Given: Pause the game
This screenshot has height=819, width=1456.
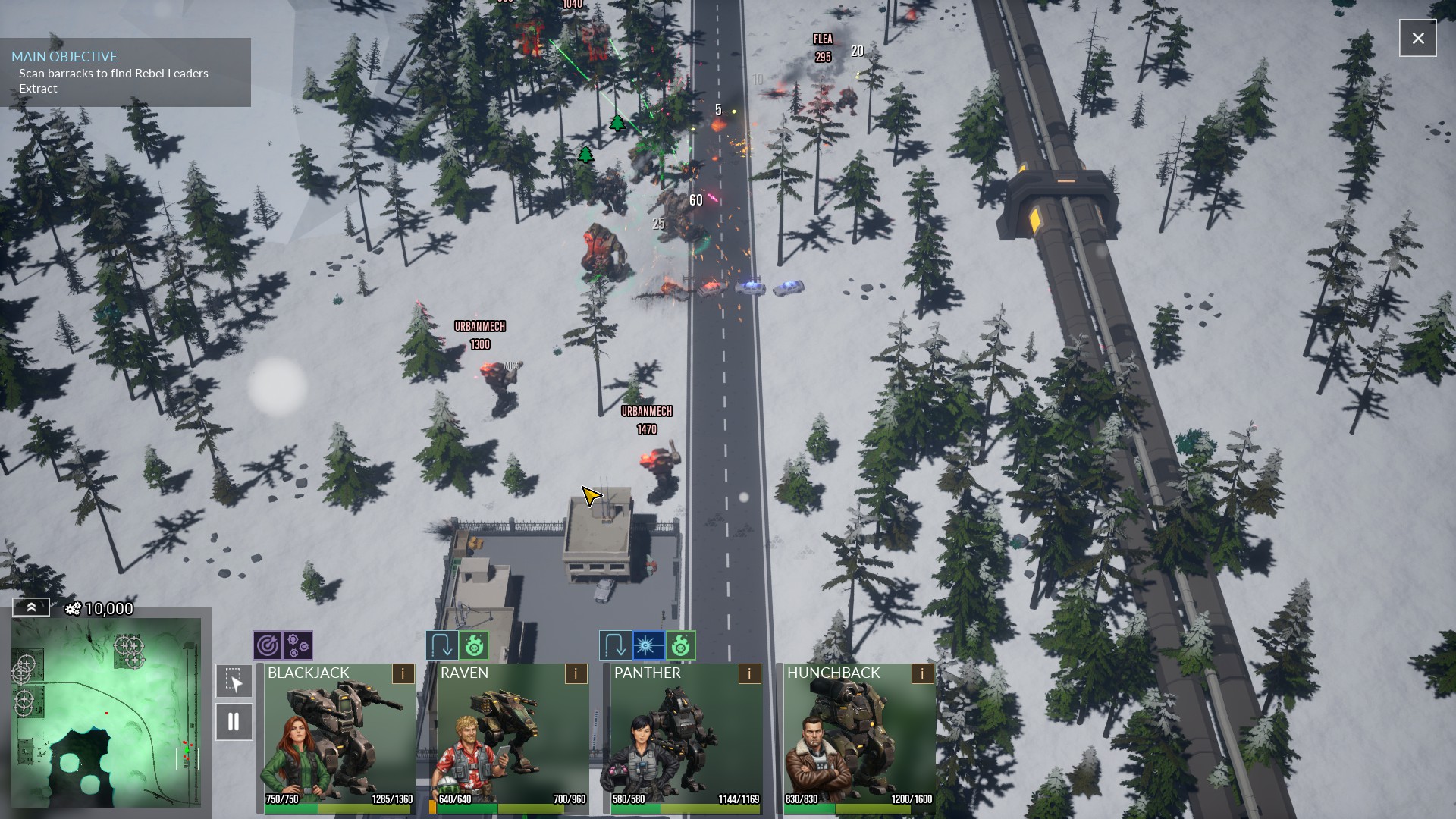Looking at the screenshot, I should 234,722.
